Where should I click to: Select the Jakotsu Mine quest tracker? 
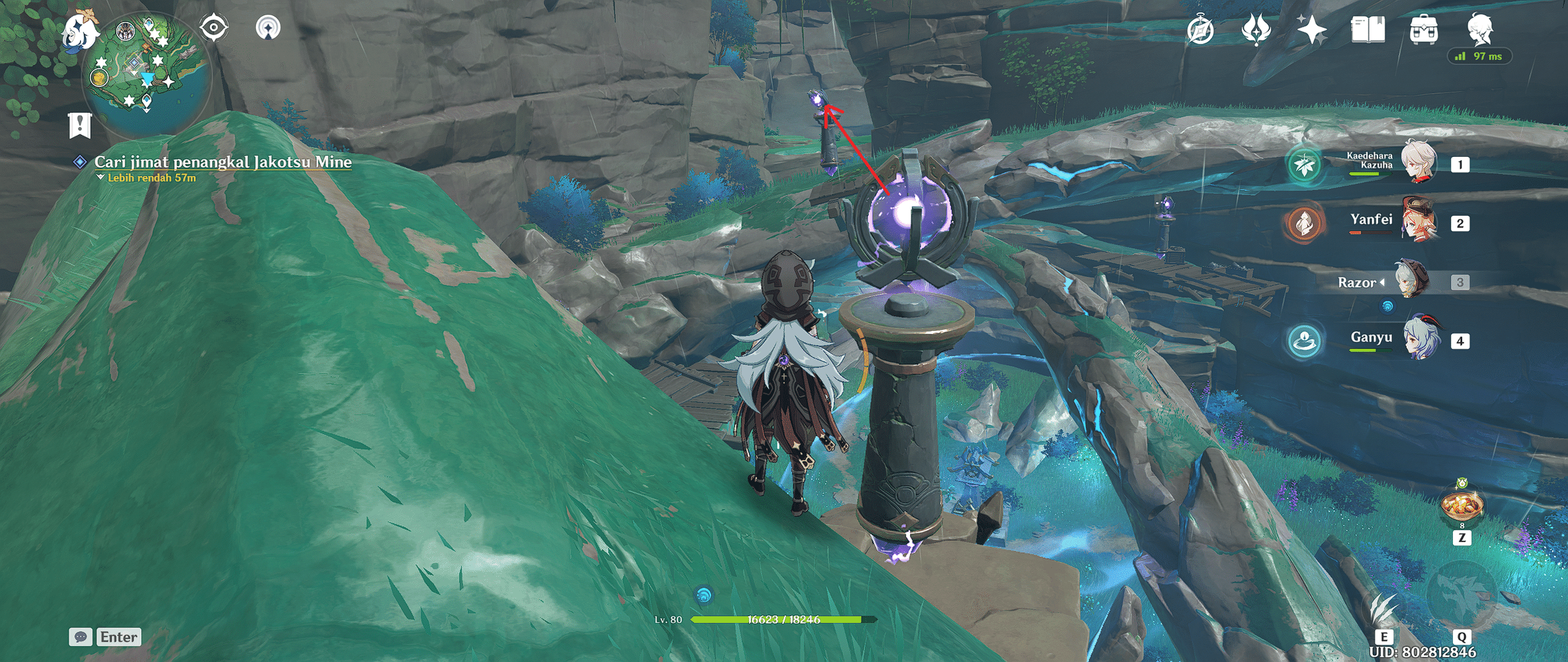[x=222, y=162]
